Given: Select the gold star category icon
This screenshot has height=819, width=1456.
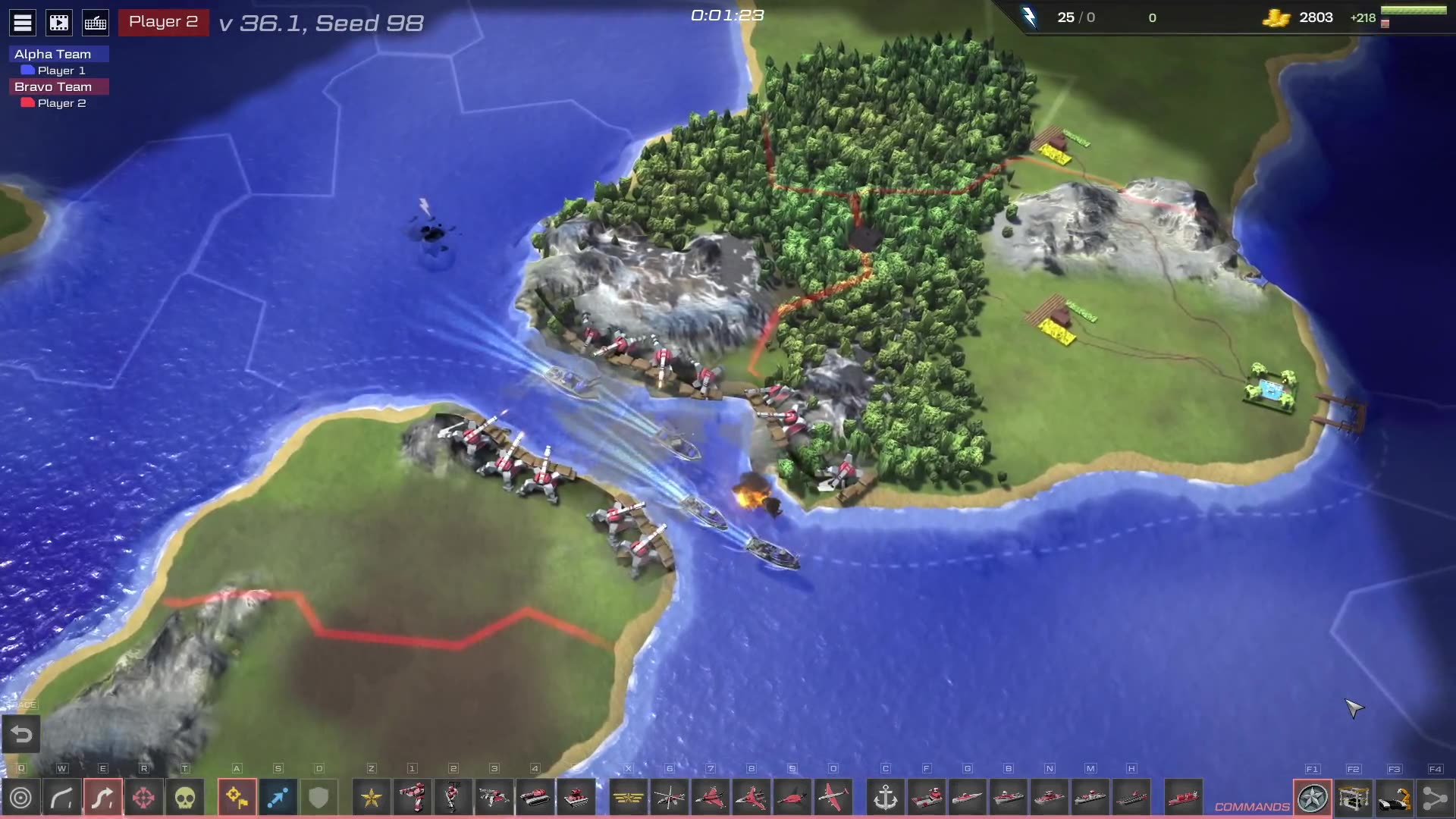Looking at the screenshot, I should (x=372, y=798).
